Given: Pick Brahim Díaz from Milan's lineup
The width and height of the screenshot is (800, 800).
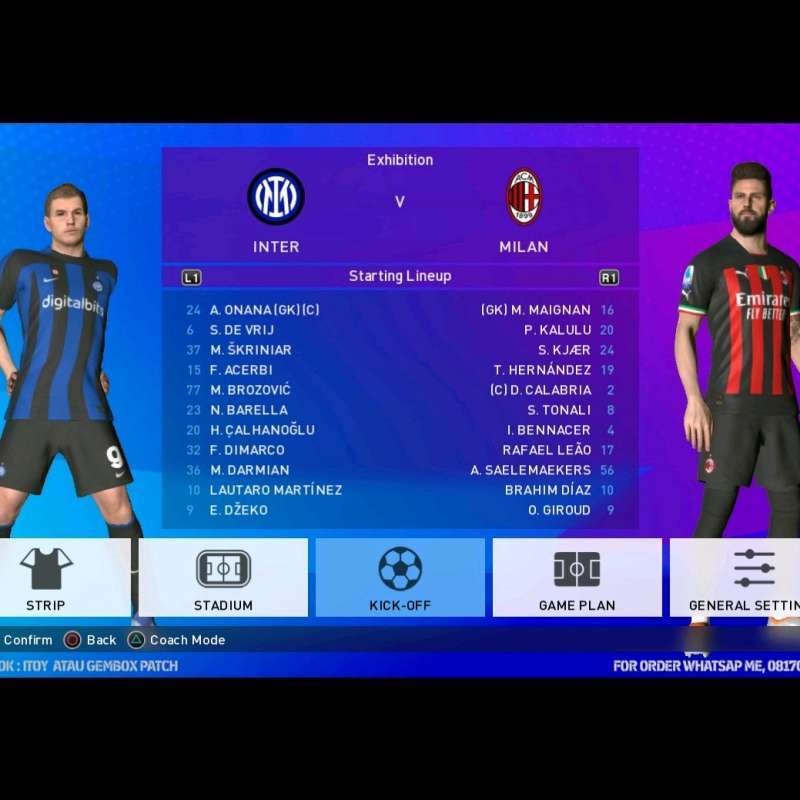Looking at the screenshot, I should coord(547,490).
